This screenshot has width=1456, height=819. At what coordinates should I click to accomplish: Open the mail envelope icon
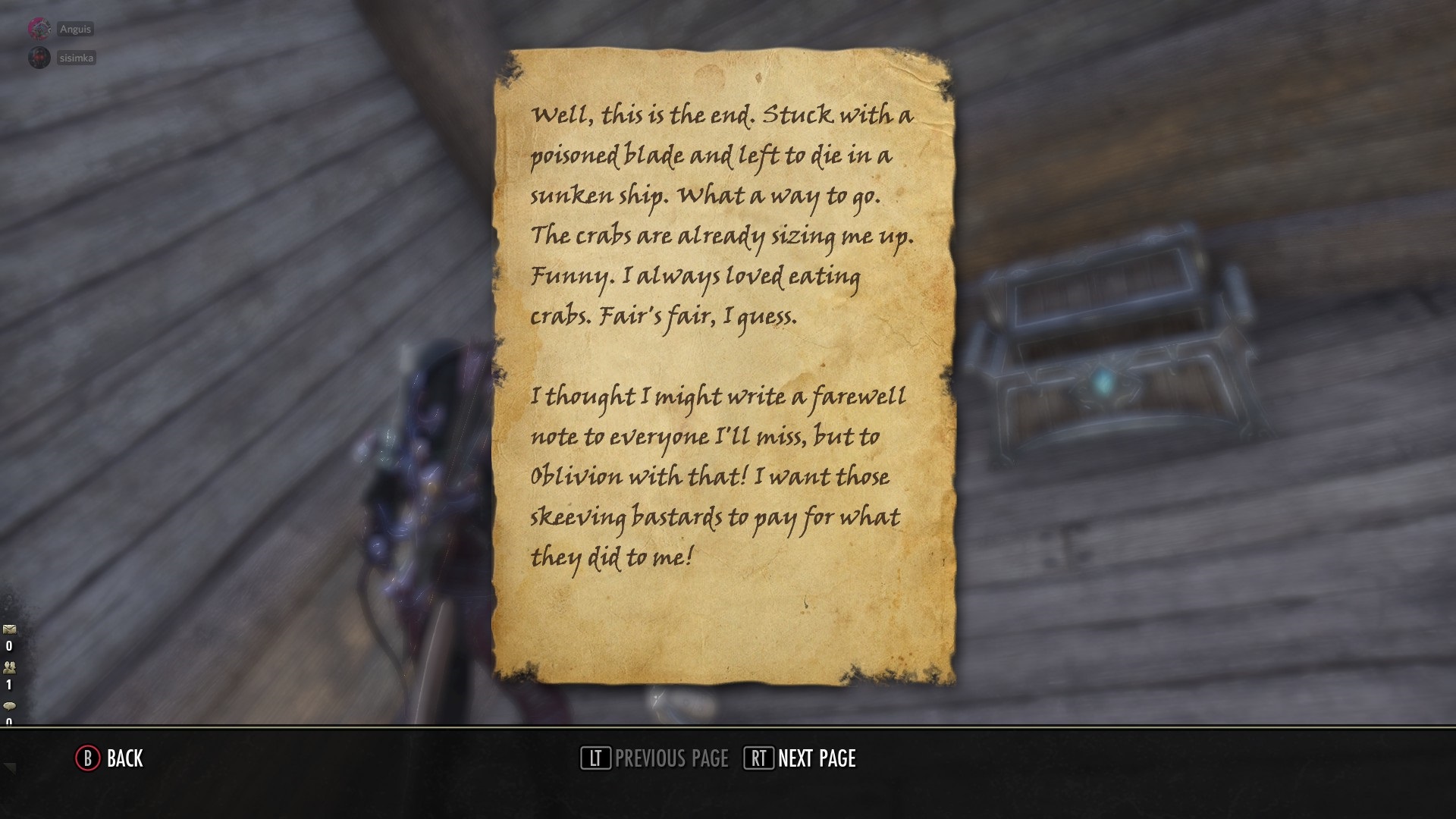click(x=10, y=629)
